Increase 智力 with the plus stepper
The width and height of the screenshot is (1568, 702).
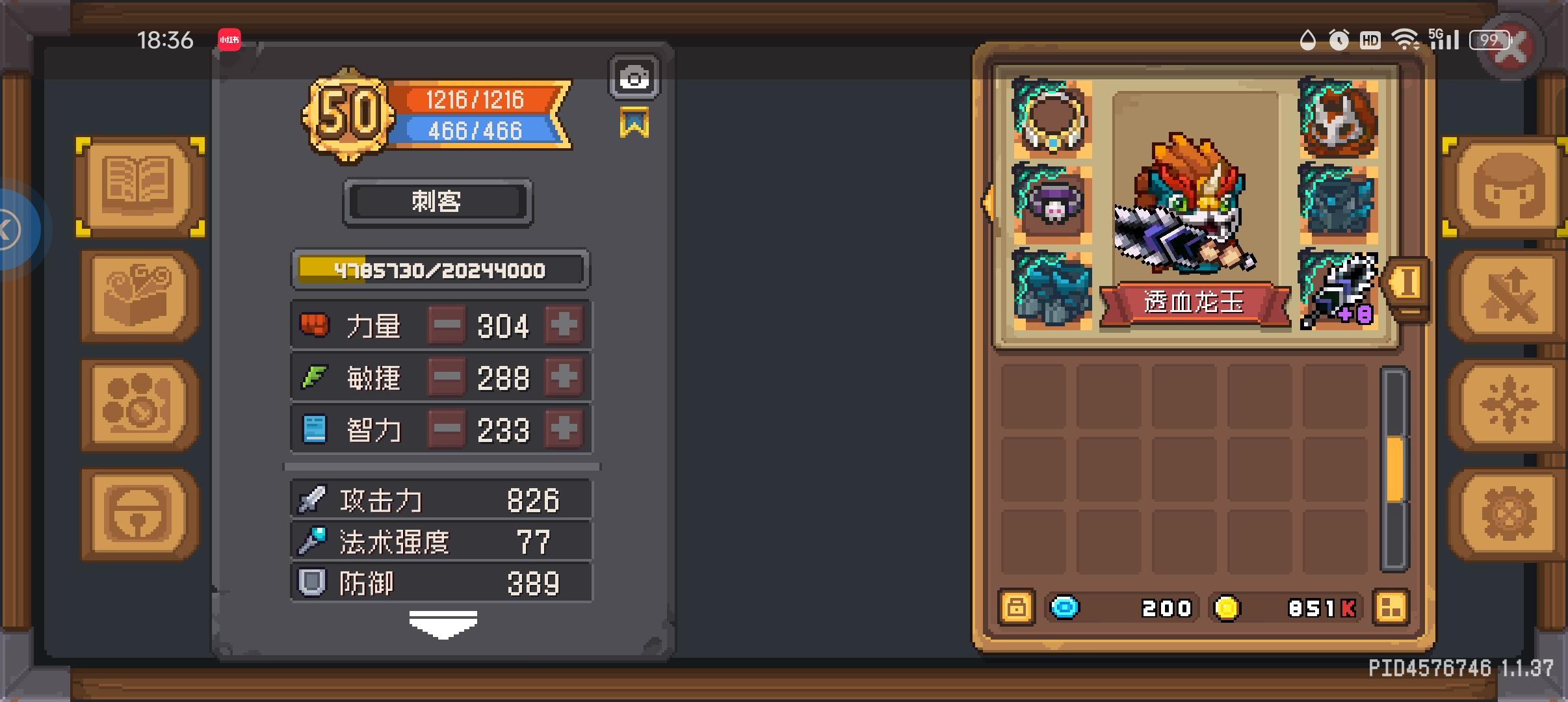point(563,428)
